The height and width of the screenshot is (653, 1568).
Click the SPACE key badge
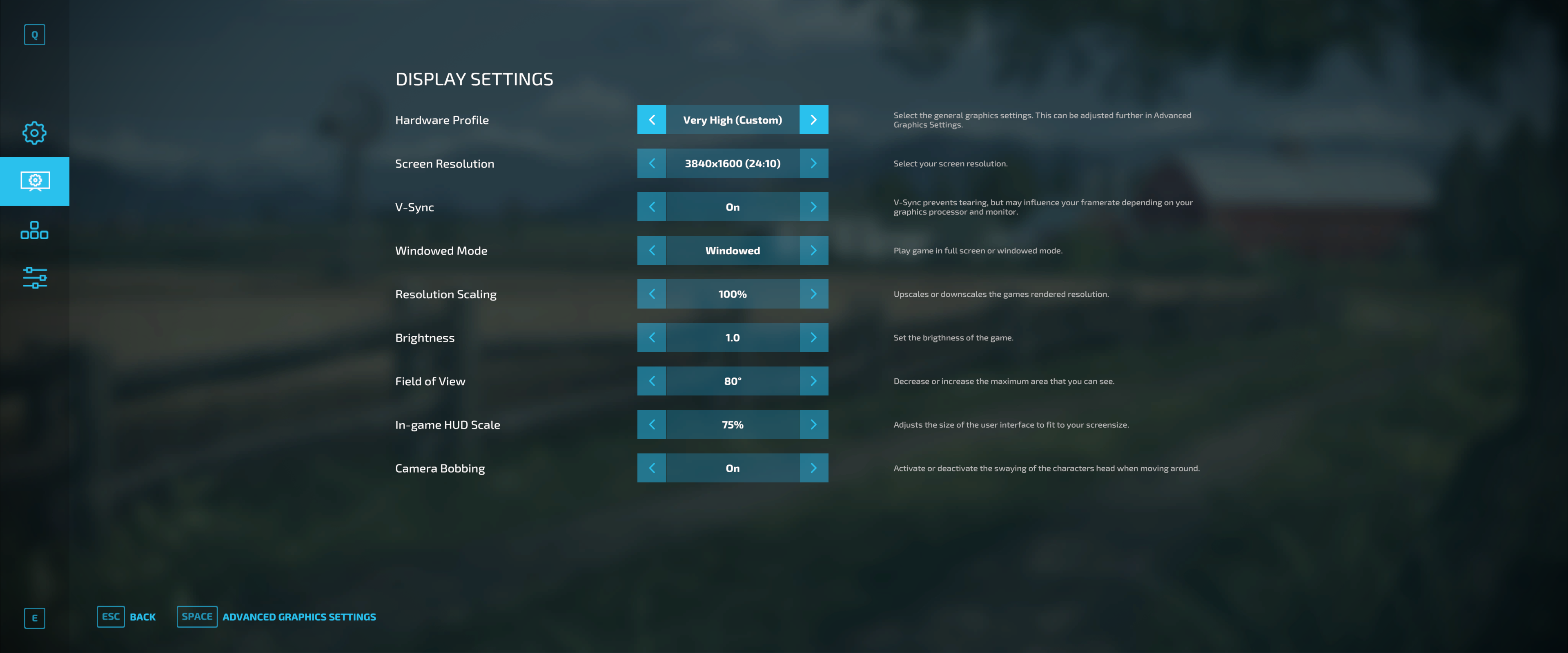(196, 617)
